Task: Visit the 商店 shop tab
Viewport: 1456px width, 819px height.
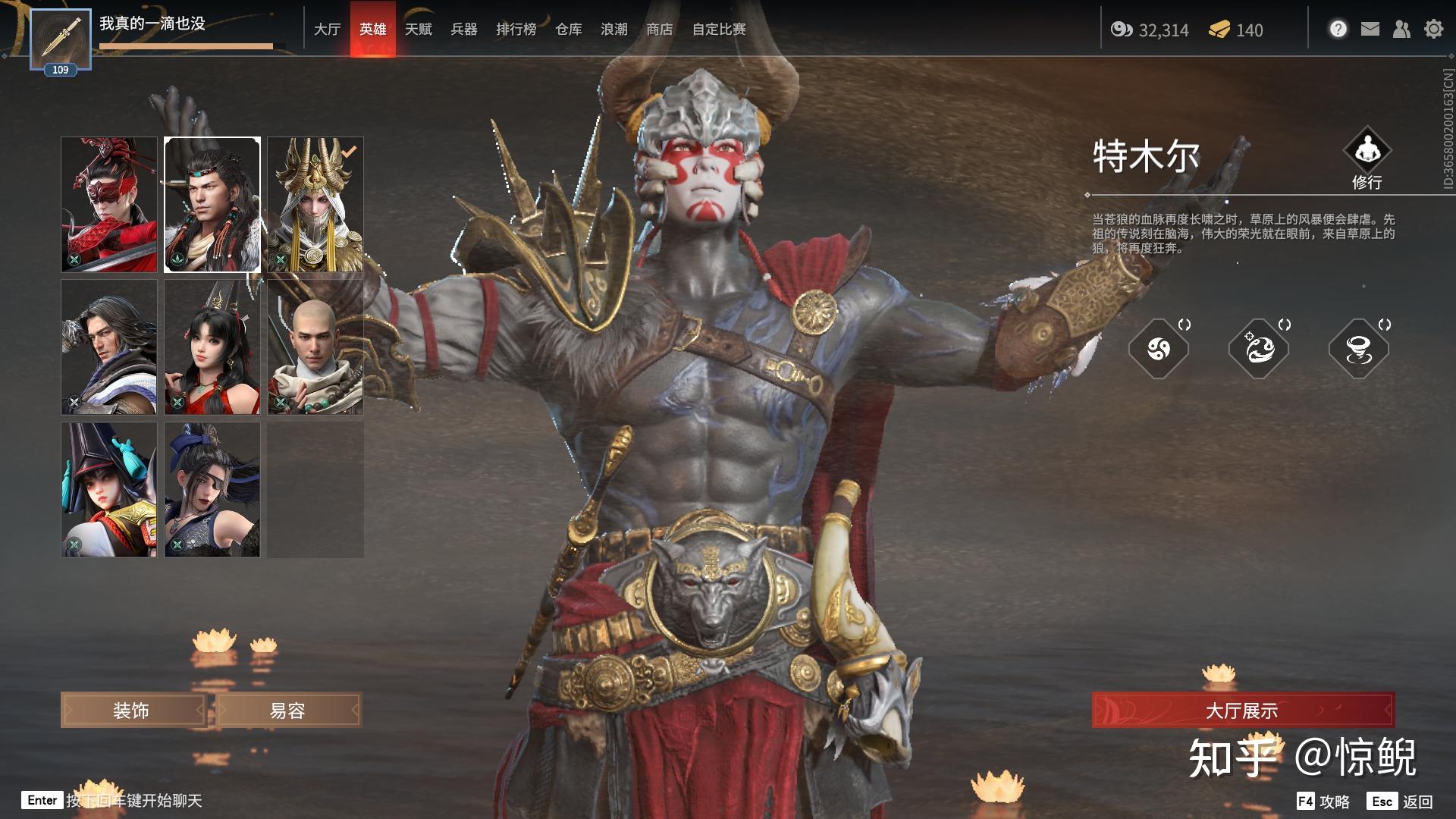Action: [659, 29]
